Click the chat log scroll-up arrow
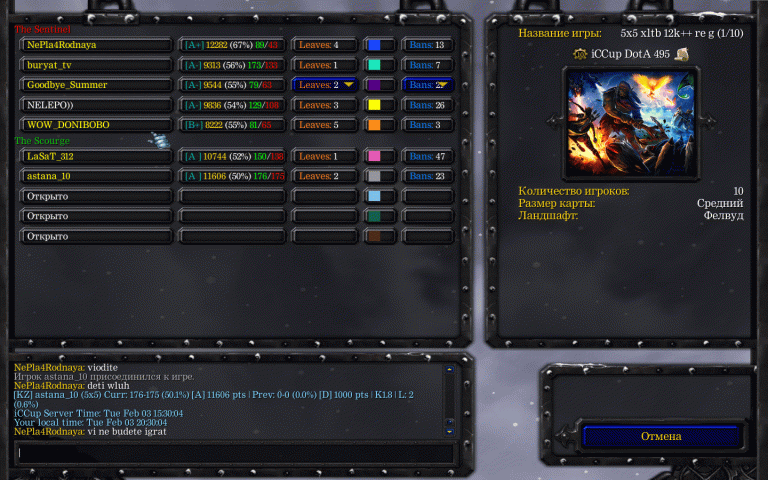 (449, 369)
